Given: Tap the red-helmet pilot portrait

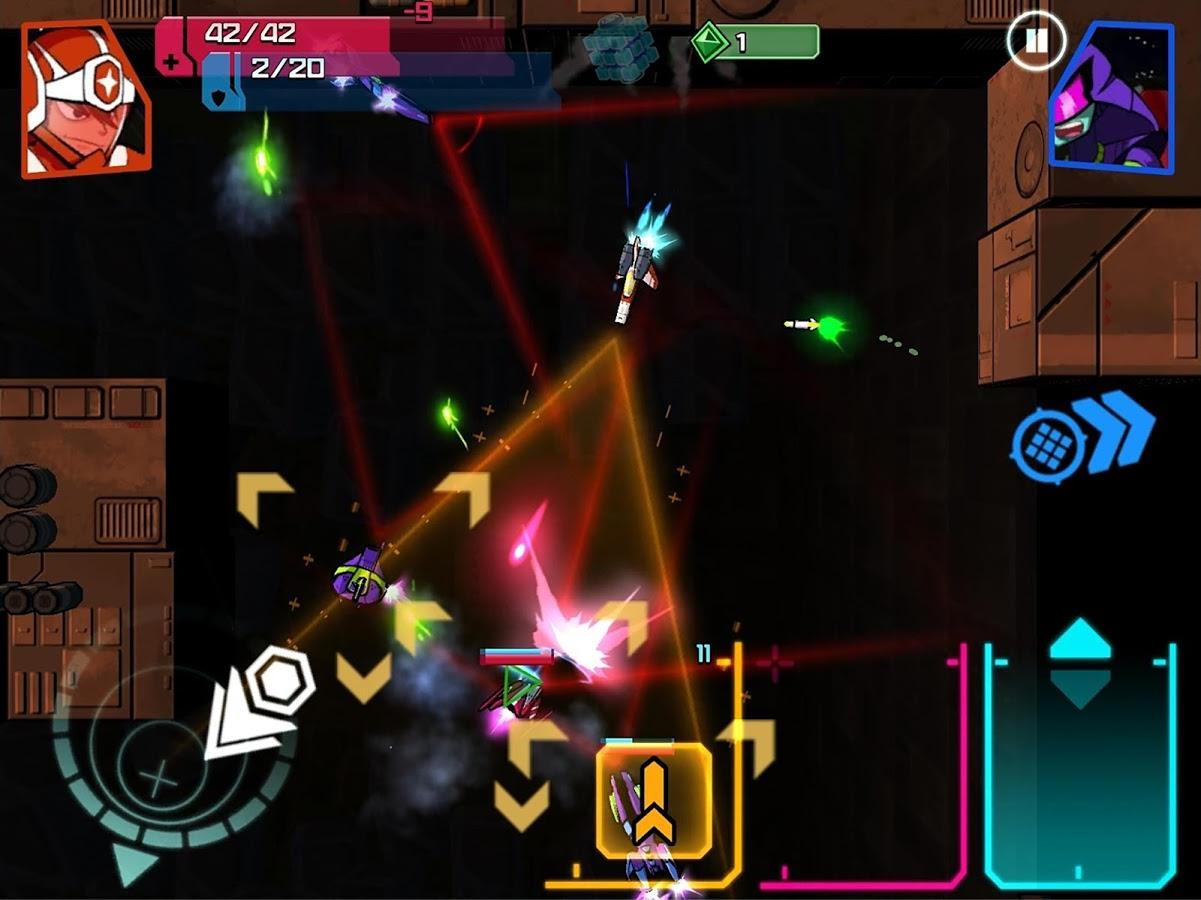Looking at the screenshot, I should tap(85, 98).
